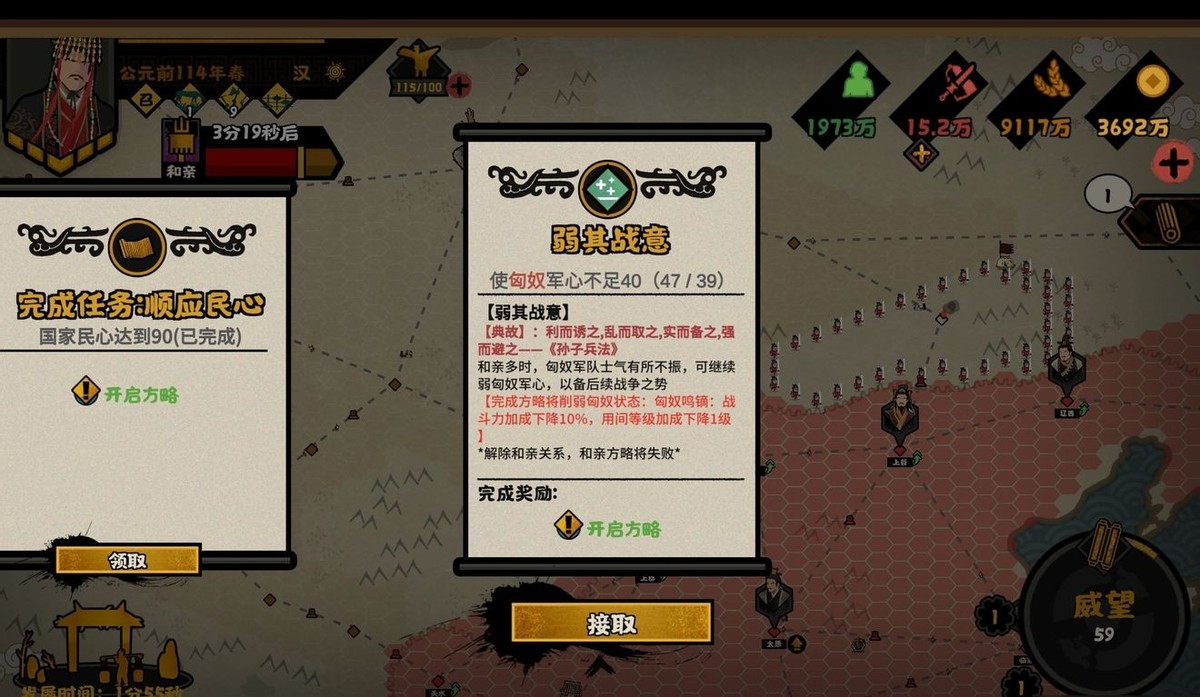This screenshot has height=697, width=1200.
Task: Tap the large red plus button
Action: pos(1172,162)
